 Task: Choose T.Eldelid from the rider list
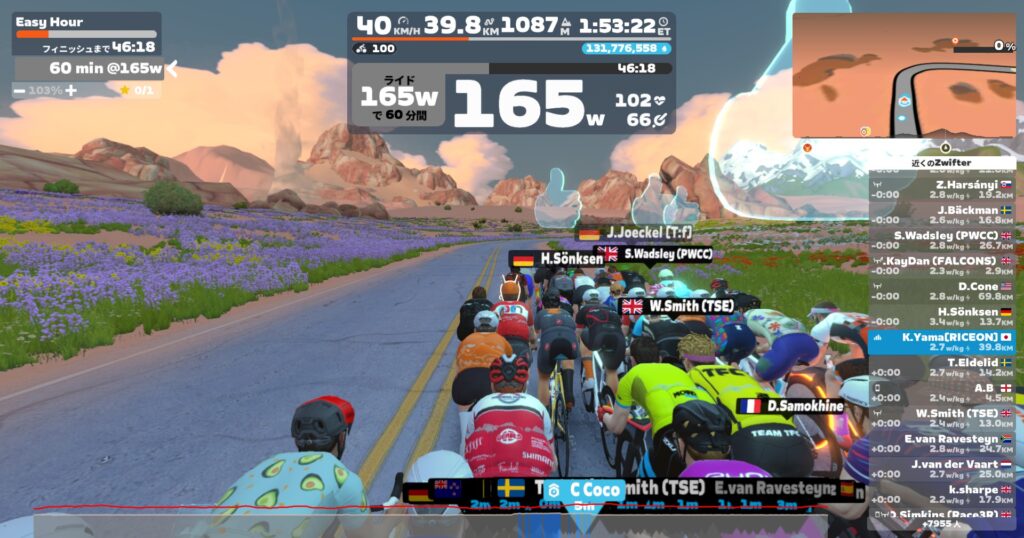941,367
